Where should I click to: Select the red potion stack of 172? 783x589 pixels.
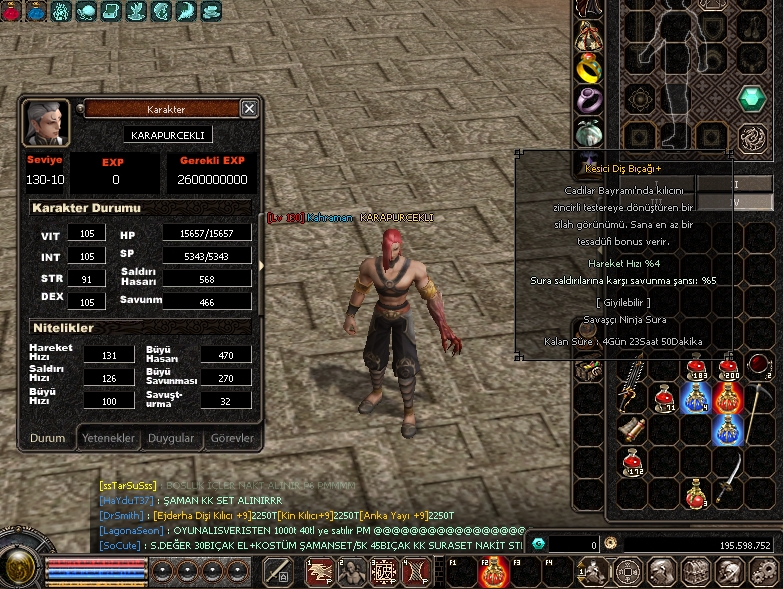coord(631,461)
